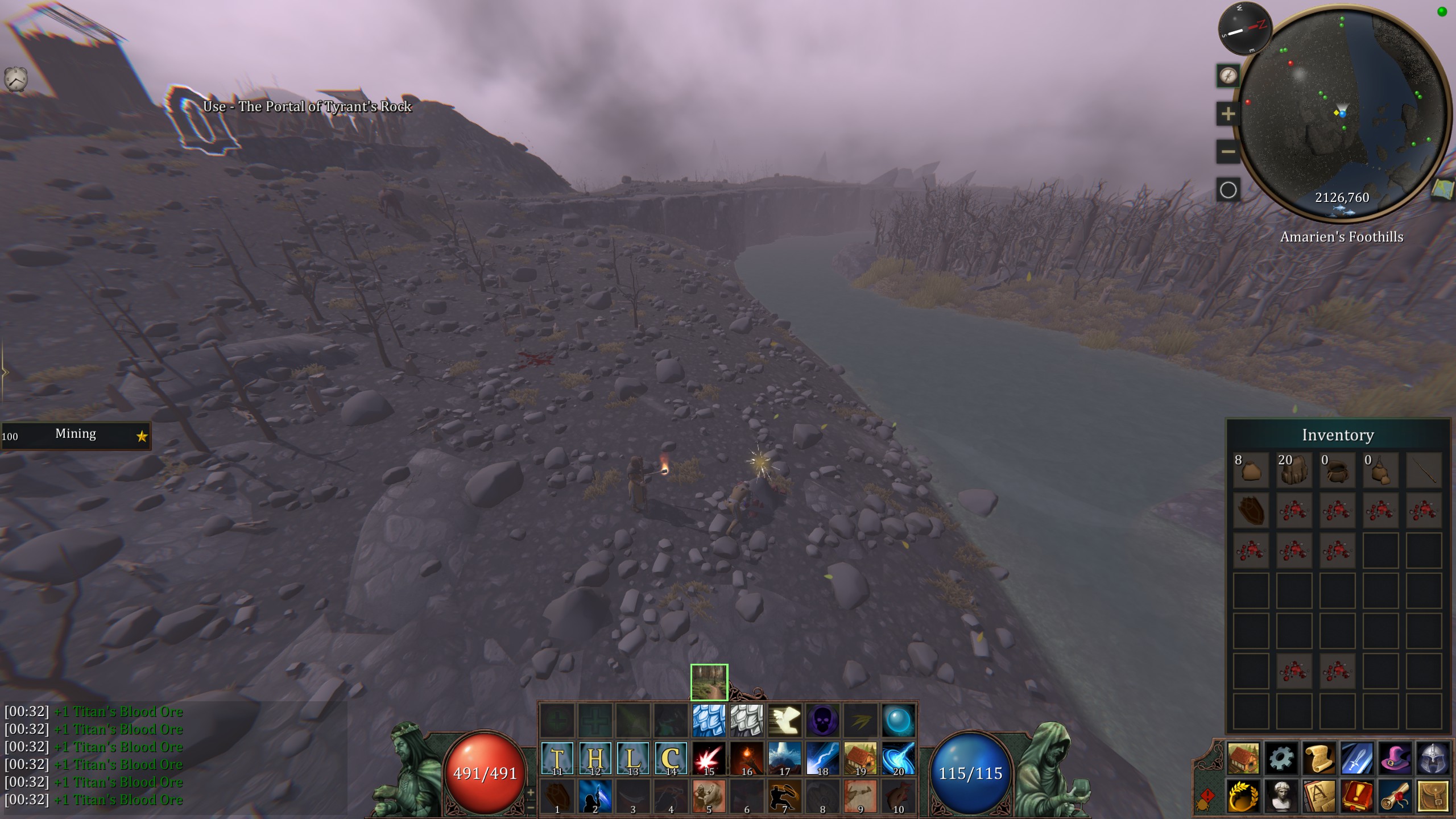Select the stack of 20 in inventory
Screen dimensions: 1456x819
[1294, 470]
